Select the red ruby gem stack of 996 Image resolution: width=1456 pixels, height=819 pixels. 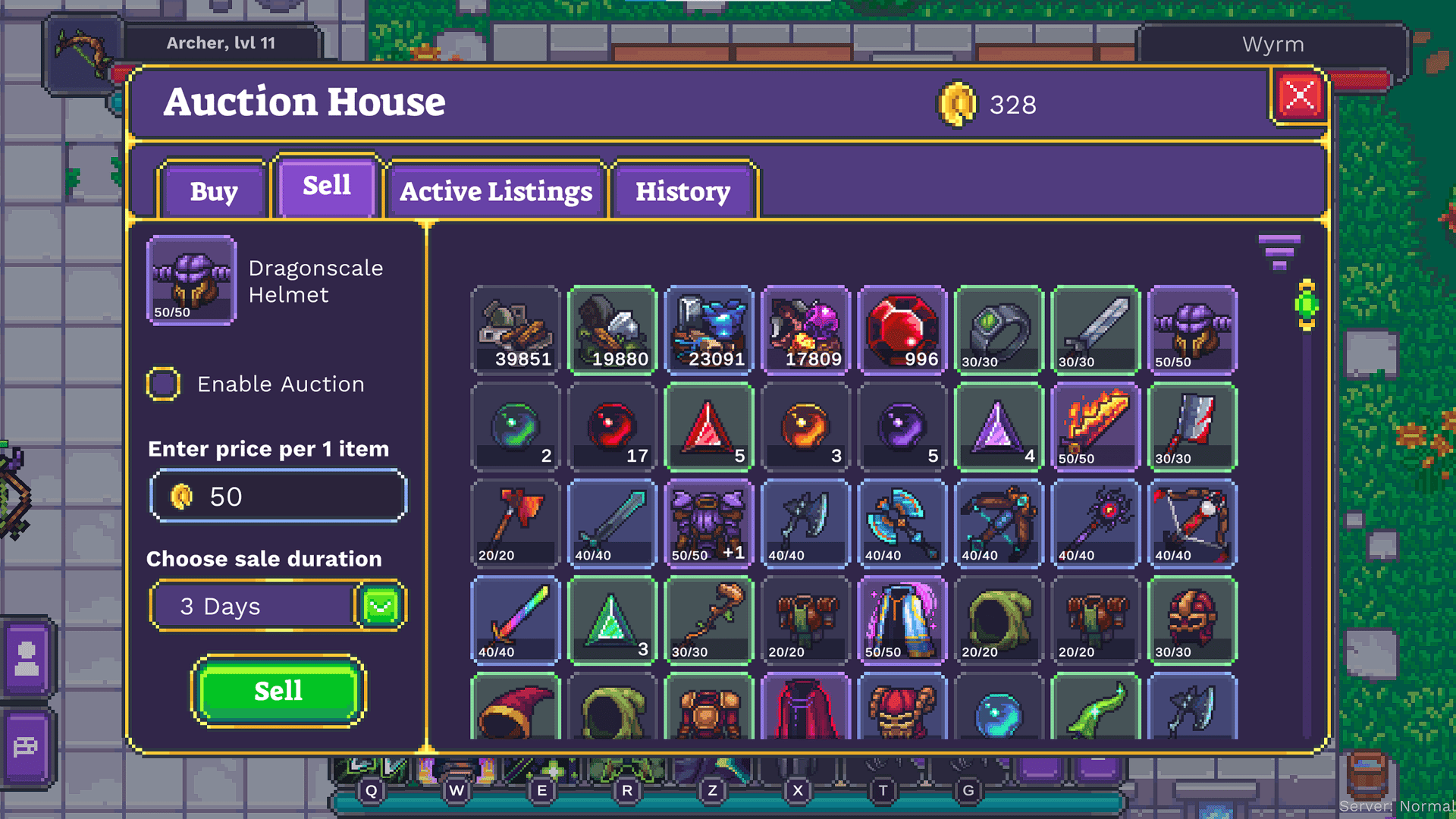[x=902, y=331]
